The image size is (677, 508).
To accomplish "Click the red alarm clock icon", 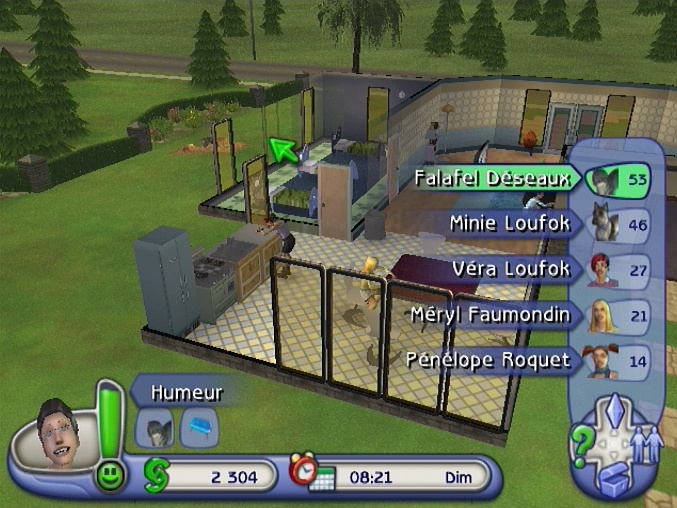I will (300, 468).
